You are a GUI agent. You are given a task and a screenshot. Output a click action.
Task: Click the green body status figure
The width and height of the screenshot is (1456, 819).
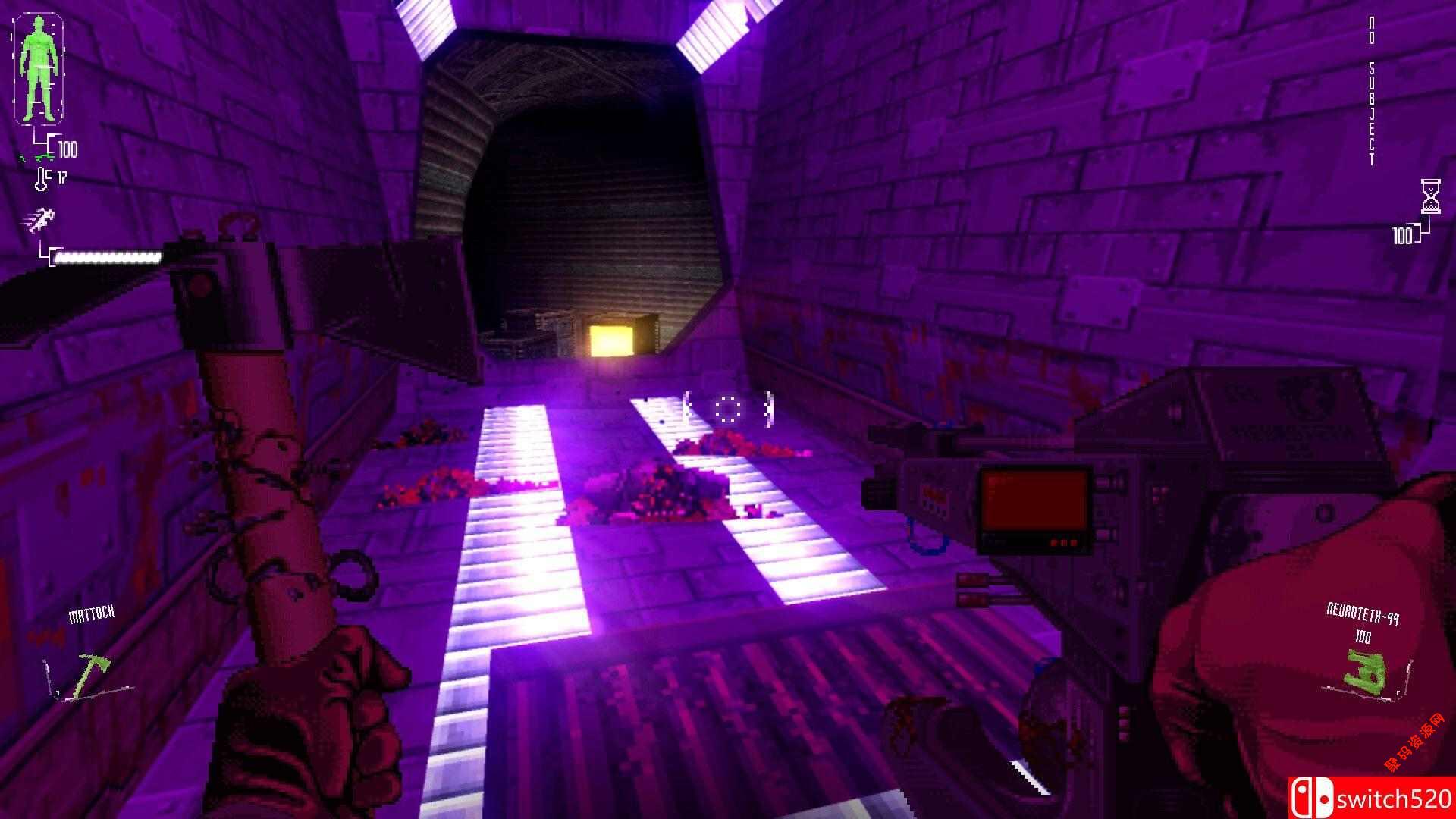[38, 68]
